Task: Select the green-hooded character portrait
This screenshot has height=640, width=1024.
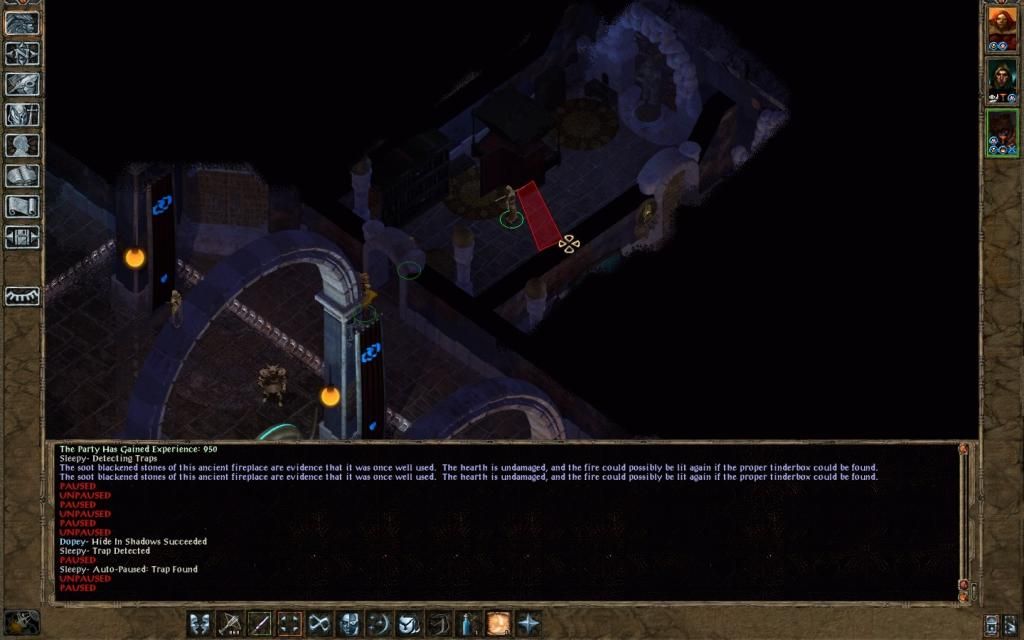Action: pos(1002,80)
